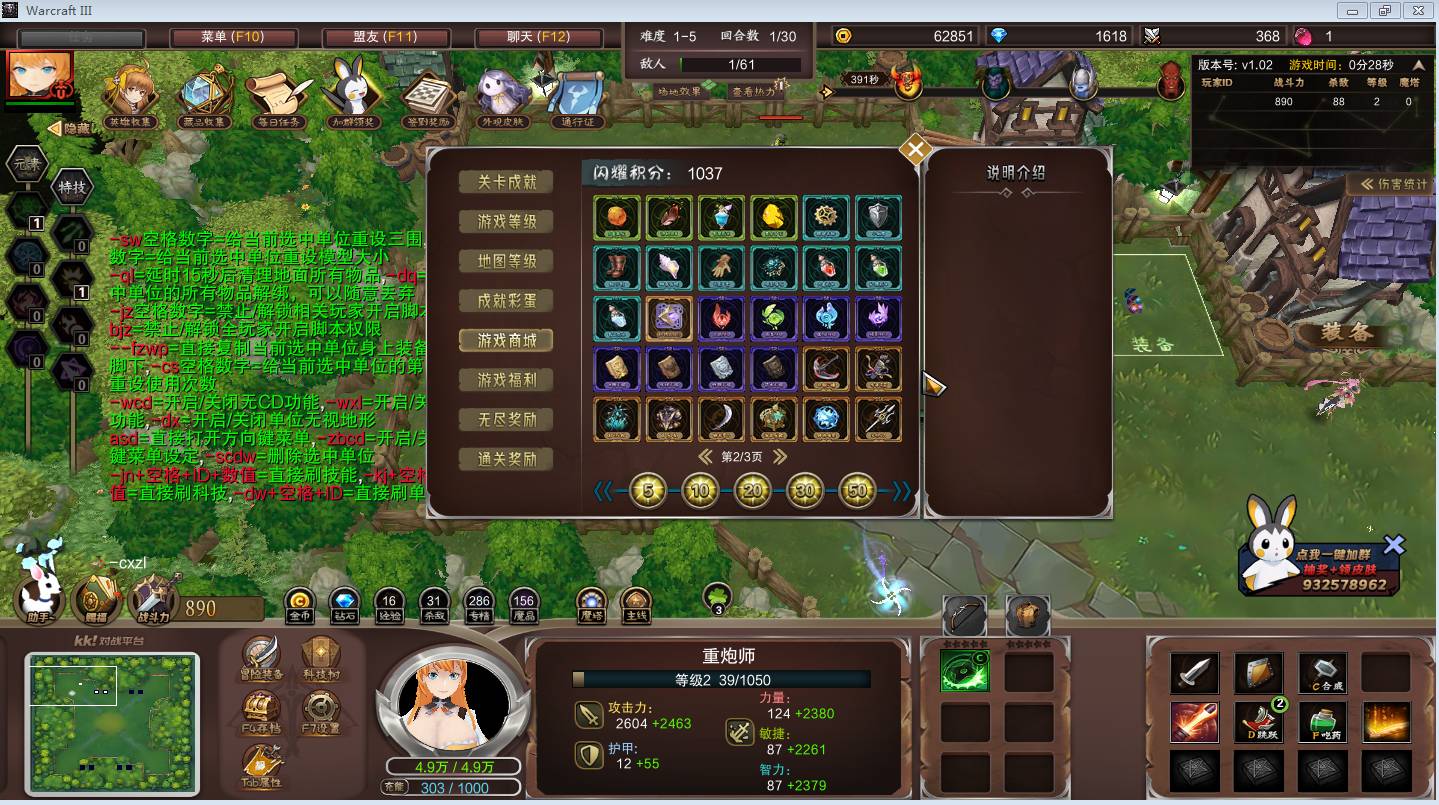The width and height of the screenshot is (1439, 805).
Task: Close the Warcraft III window
Action: (1417, 10)
